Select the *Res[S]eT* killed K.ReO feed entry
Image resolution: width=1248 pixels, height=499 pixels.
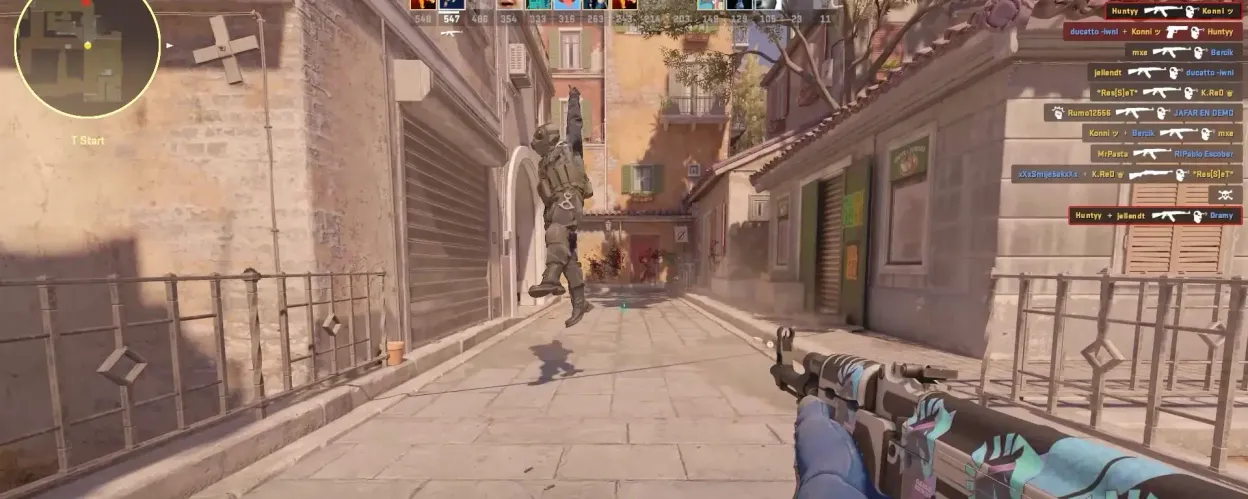[1164, 92]
